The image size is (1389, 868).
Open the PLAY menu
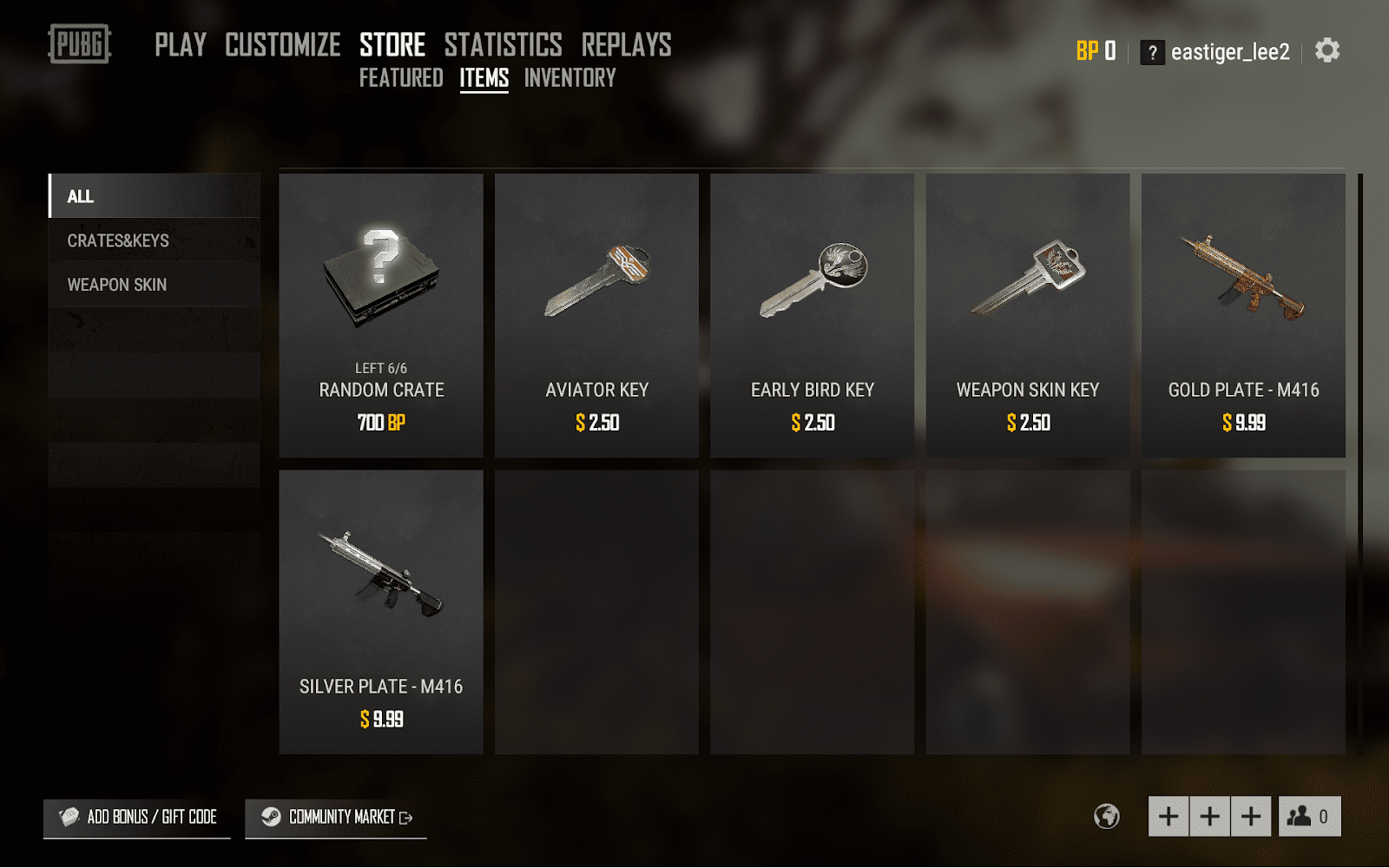(x=181, y=45)
